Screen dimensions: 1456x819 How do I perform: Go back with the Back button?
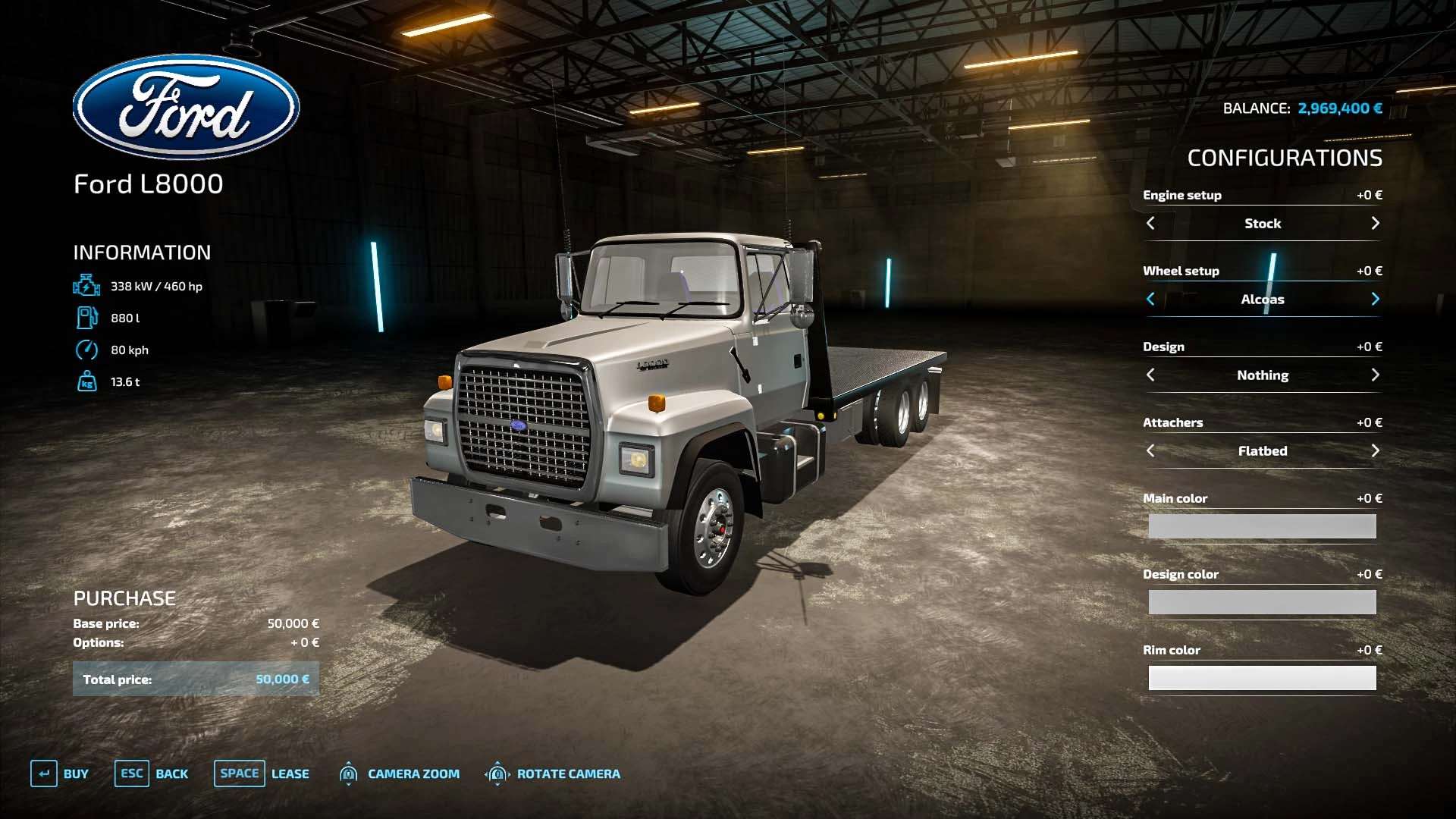coord(152,773)
